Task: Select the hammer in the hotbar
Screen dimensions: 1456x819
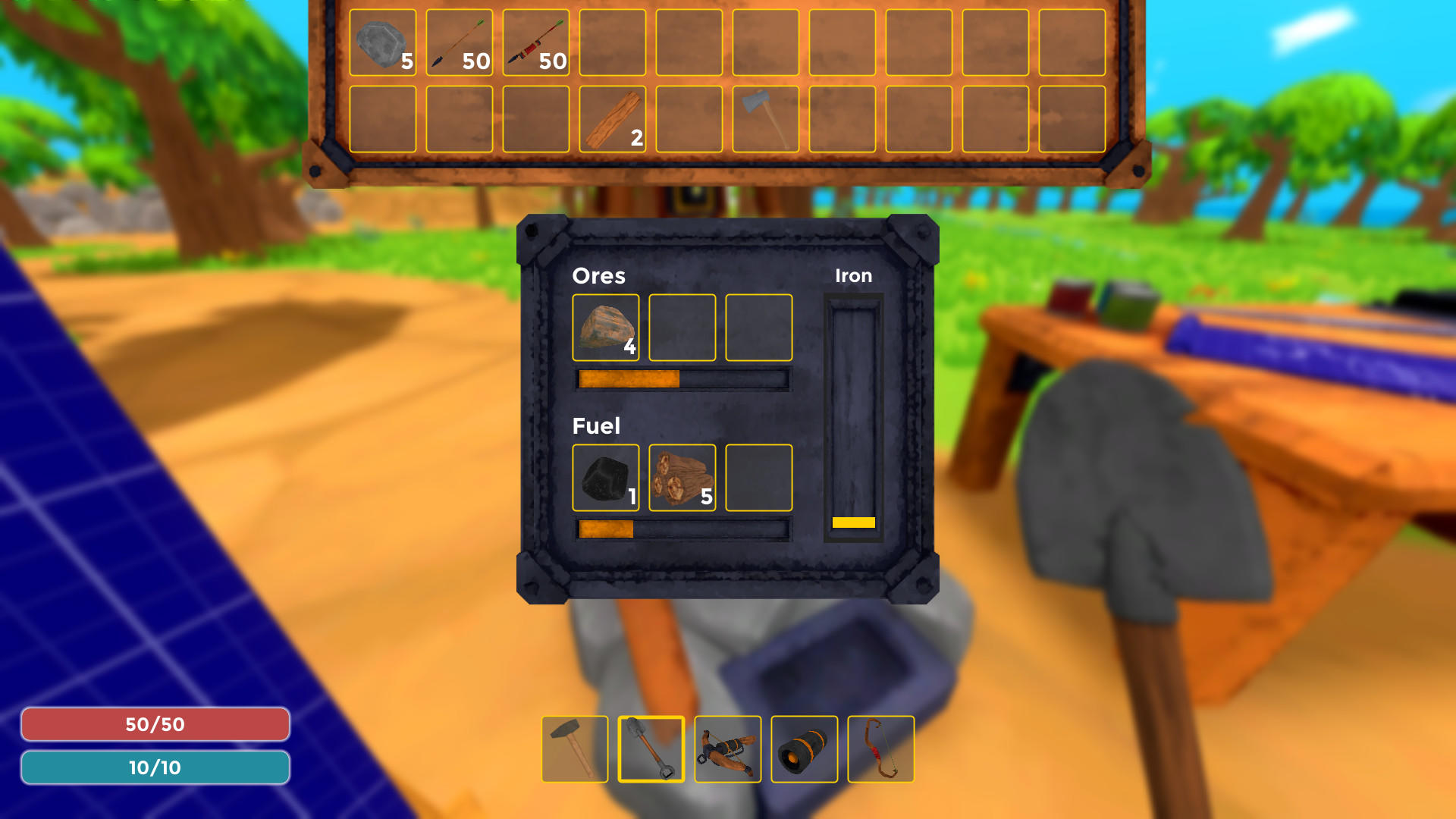Action: click(x=577, y=749)
